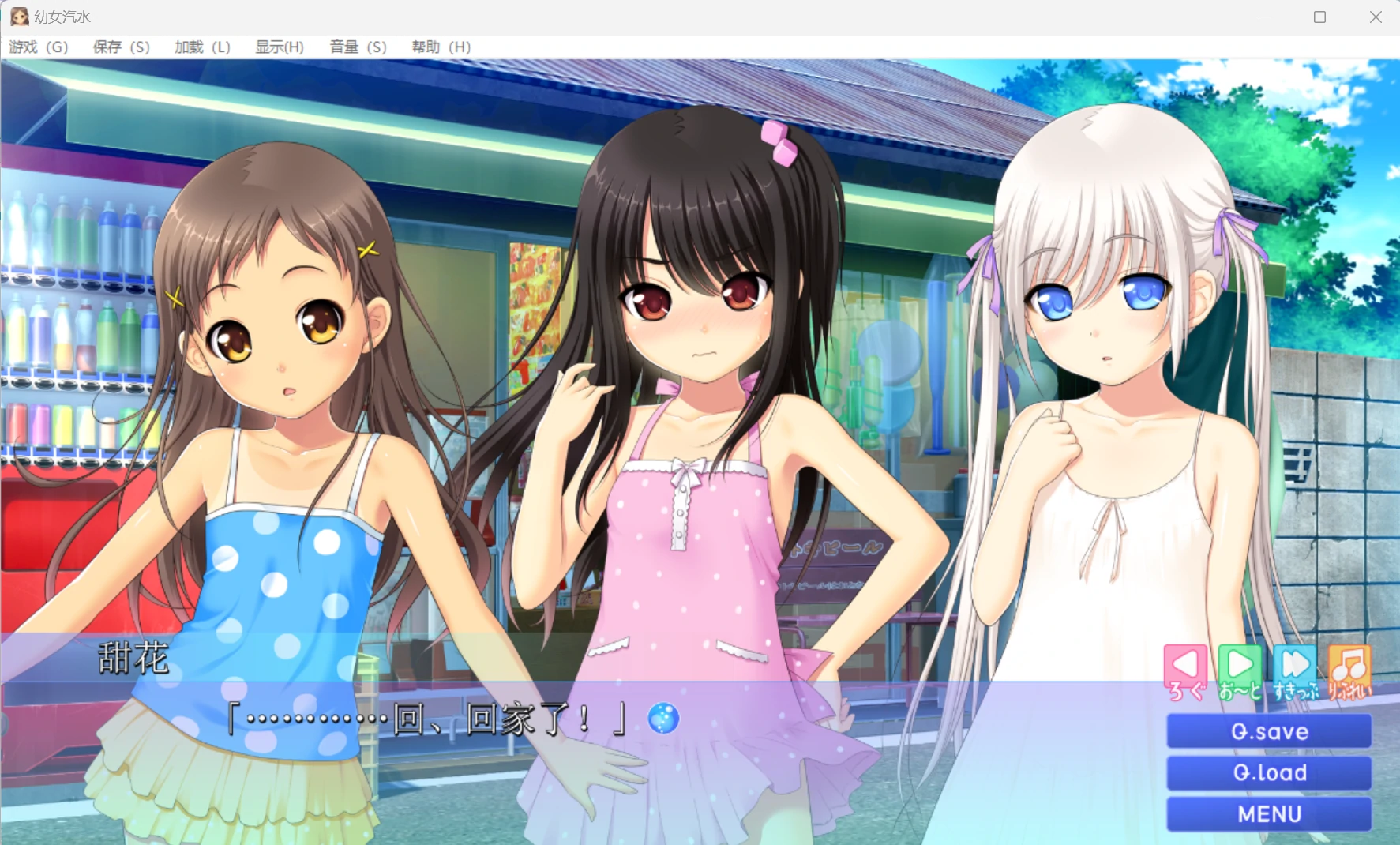Open MENU with the bottom-right button
The width and height of the screenshot is (1400, 845).
click(x=1268, y=813)
